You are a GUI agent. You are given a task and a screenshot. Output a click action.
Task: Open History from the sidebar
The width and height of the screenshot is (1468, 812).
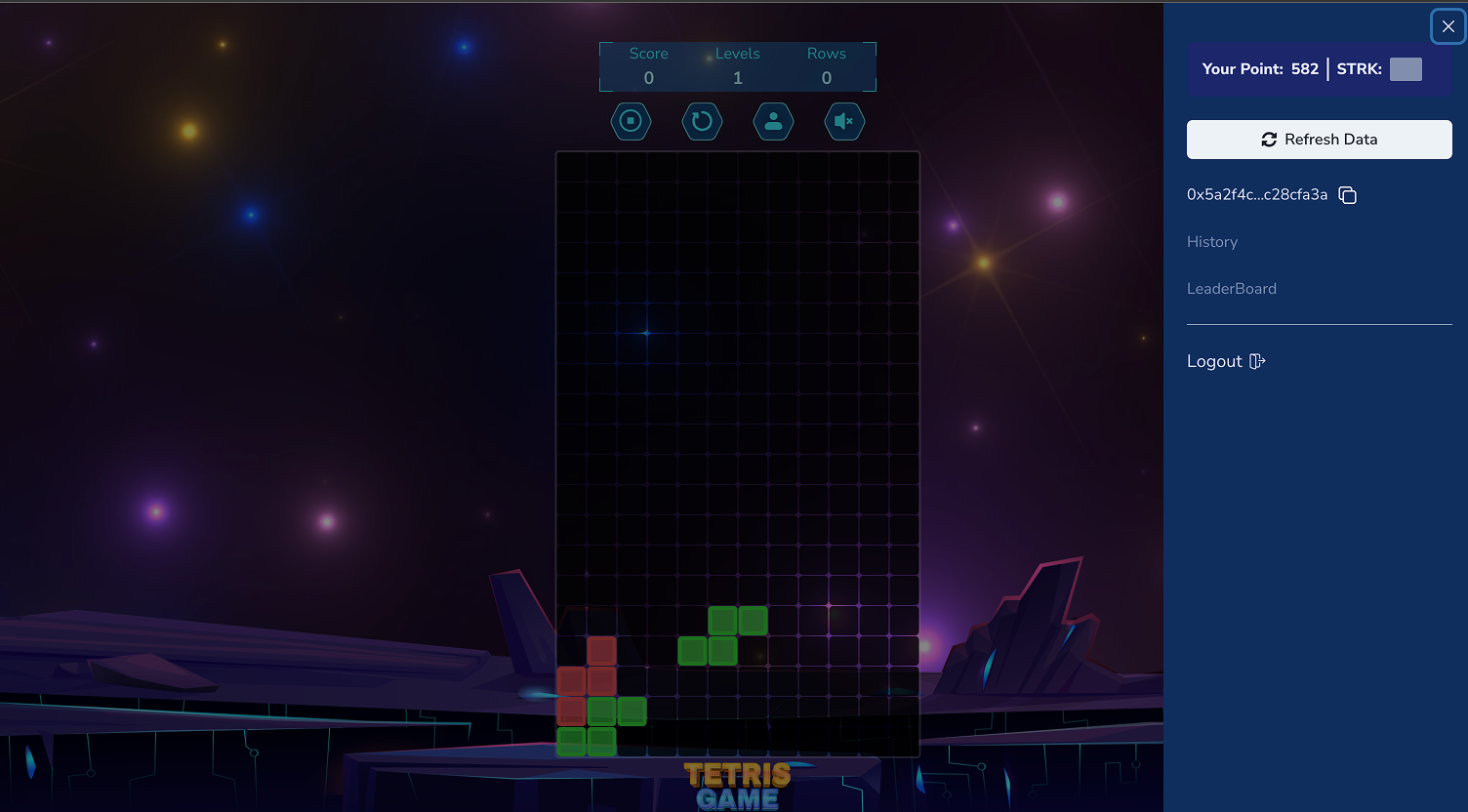coord(1212,242)
